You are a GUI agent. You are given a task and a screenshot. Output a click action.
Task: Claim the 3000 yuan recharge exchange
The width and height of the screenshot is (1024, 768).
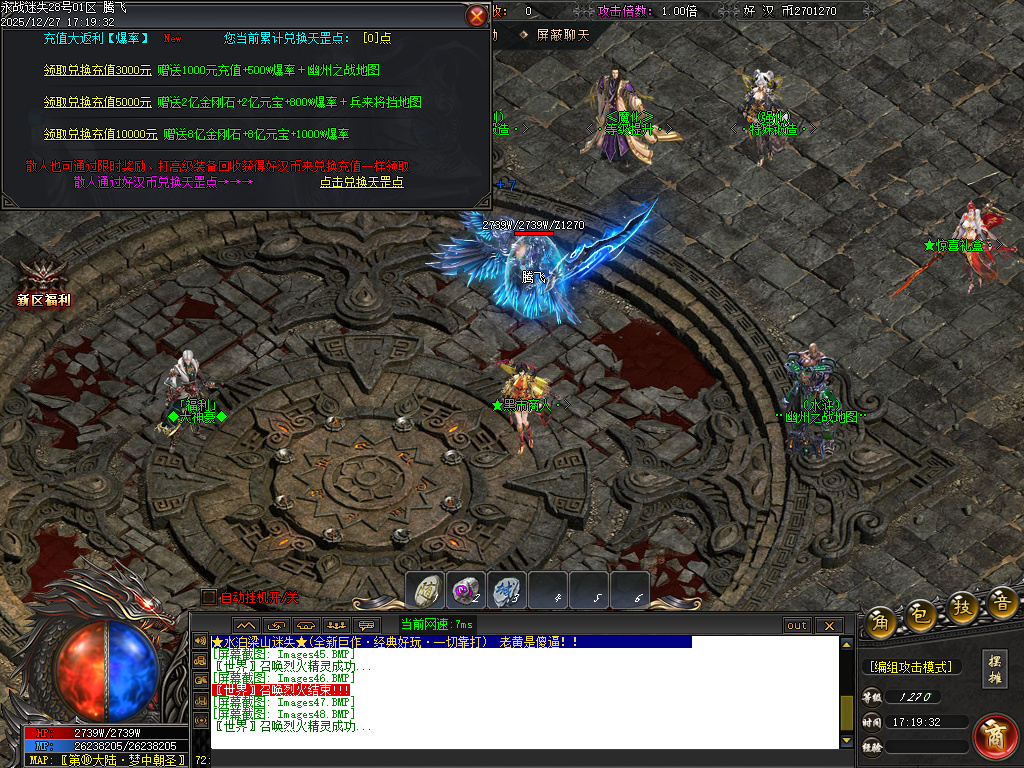98,71
